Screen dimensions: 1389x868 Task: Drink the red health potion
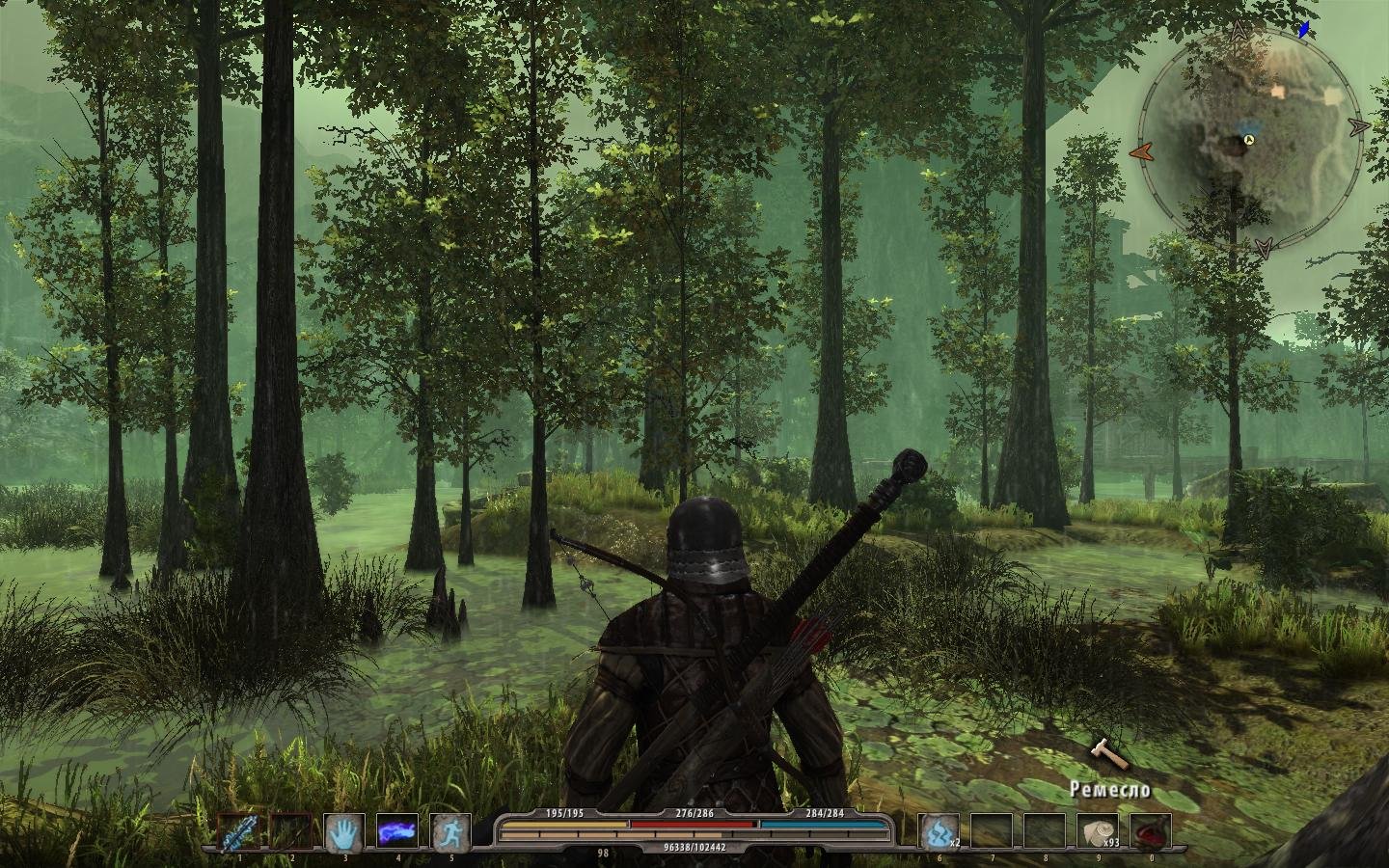pyautogui.click(x=1151, y=832)
